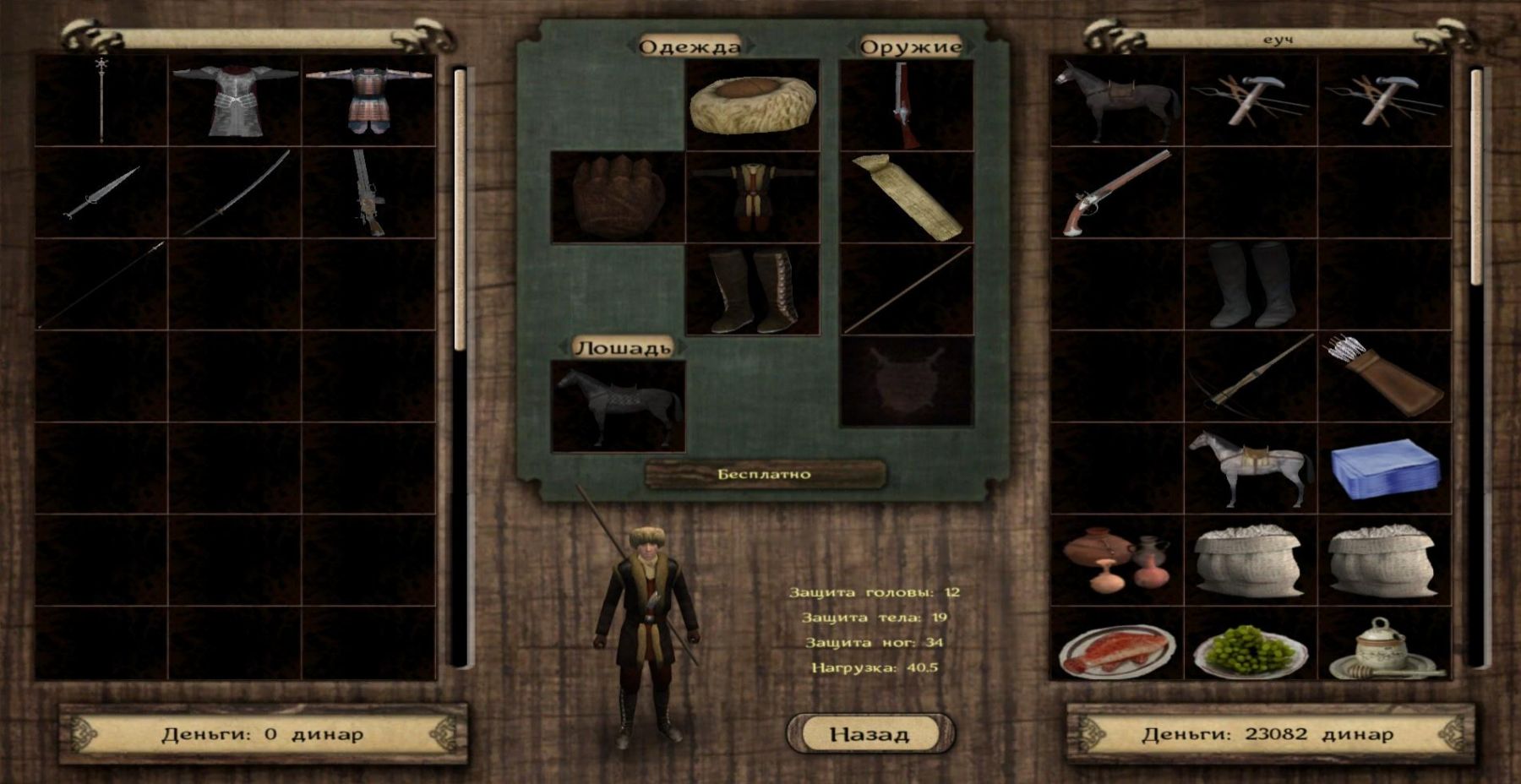Select the equipped leather boots slot
The width and height of the screenshot is (1521, 784).
coord(752,290)
